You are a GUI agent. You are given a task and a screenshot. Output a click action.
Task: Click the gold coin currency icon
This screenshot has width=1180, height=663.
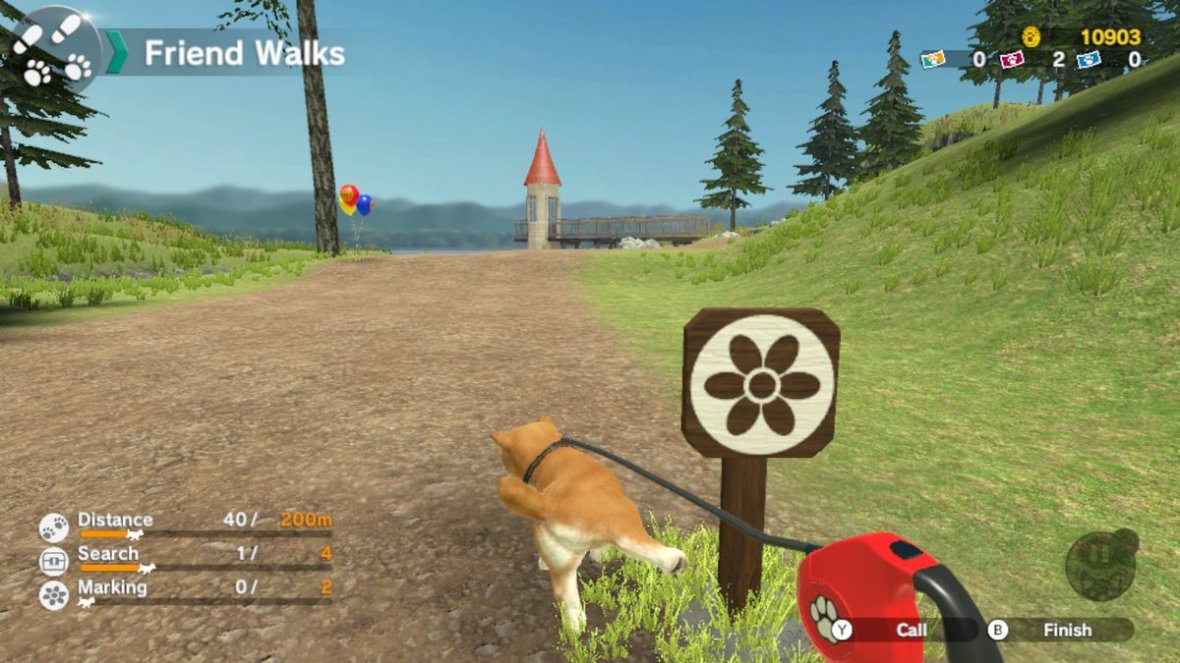click(1031, 37)
